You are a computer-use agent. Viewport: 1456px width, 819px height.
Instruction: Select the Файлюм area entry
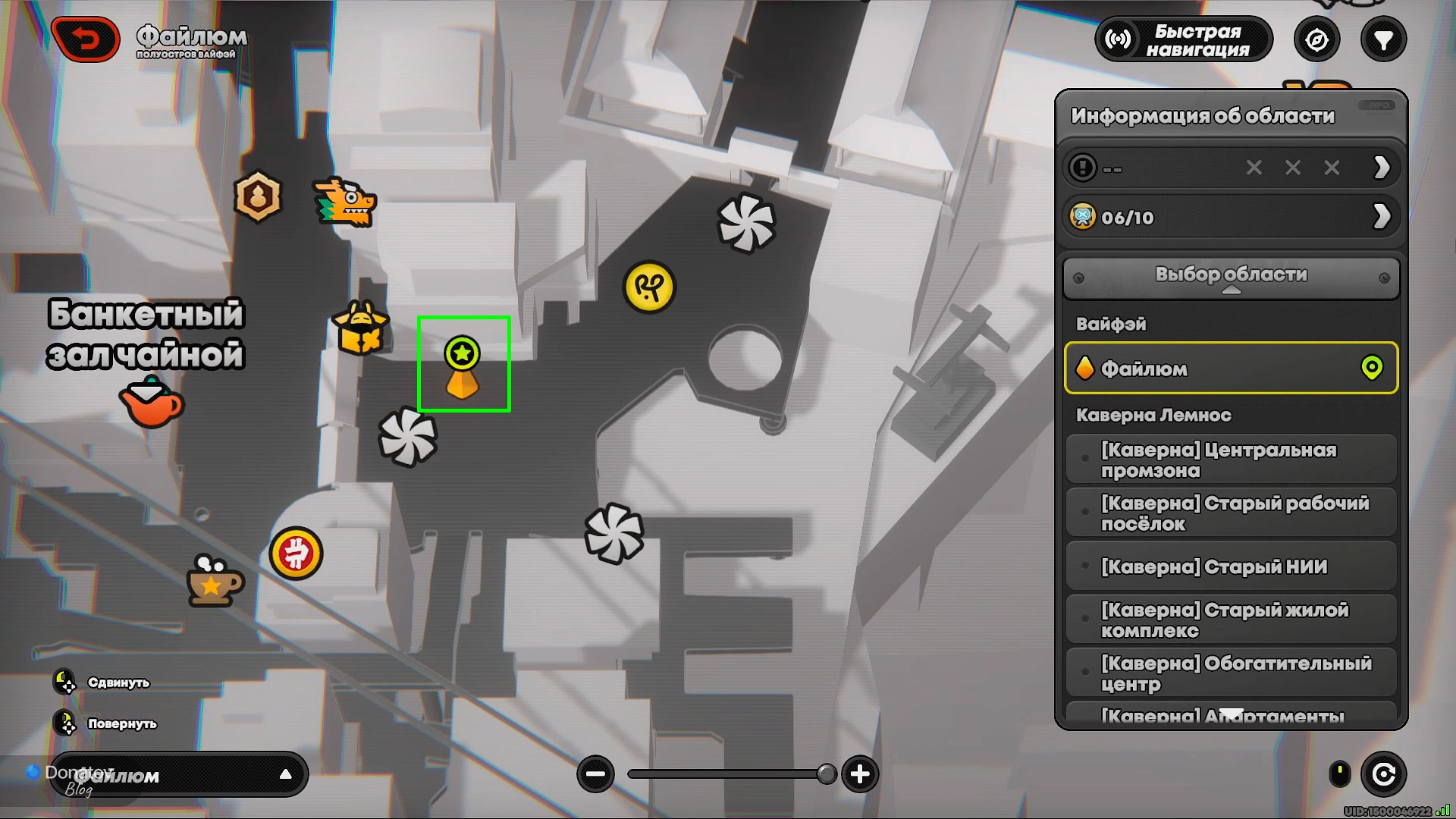point(1231,369)
